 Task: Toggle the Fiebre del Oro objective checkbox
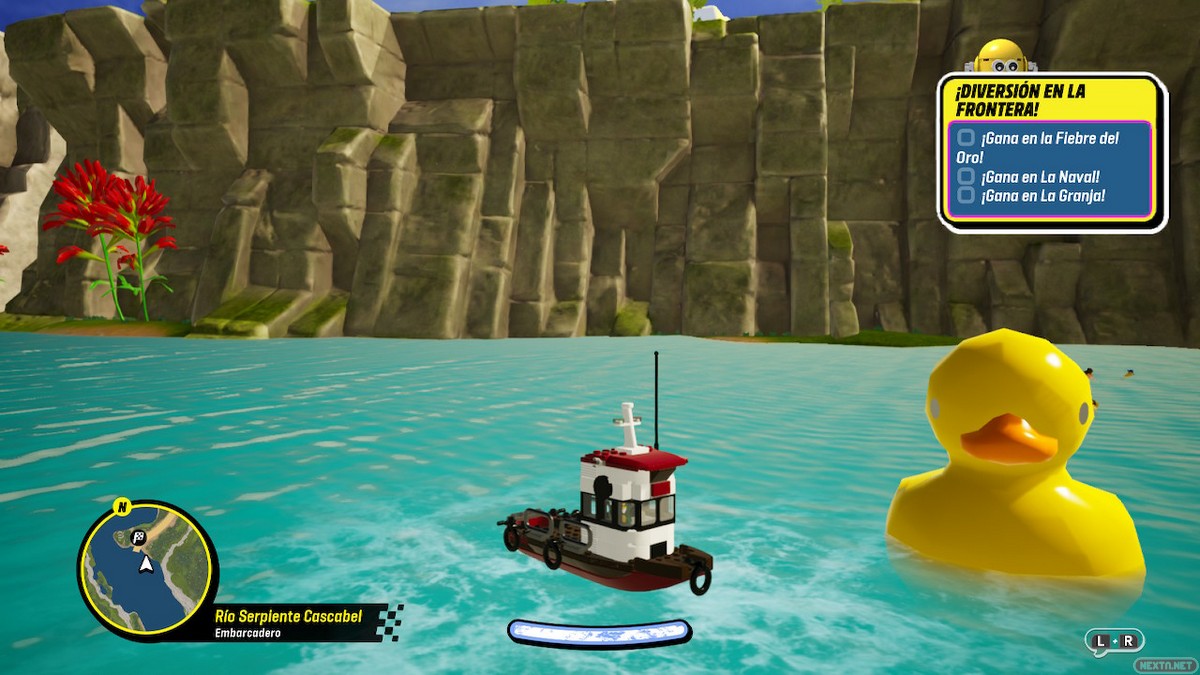966,137
